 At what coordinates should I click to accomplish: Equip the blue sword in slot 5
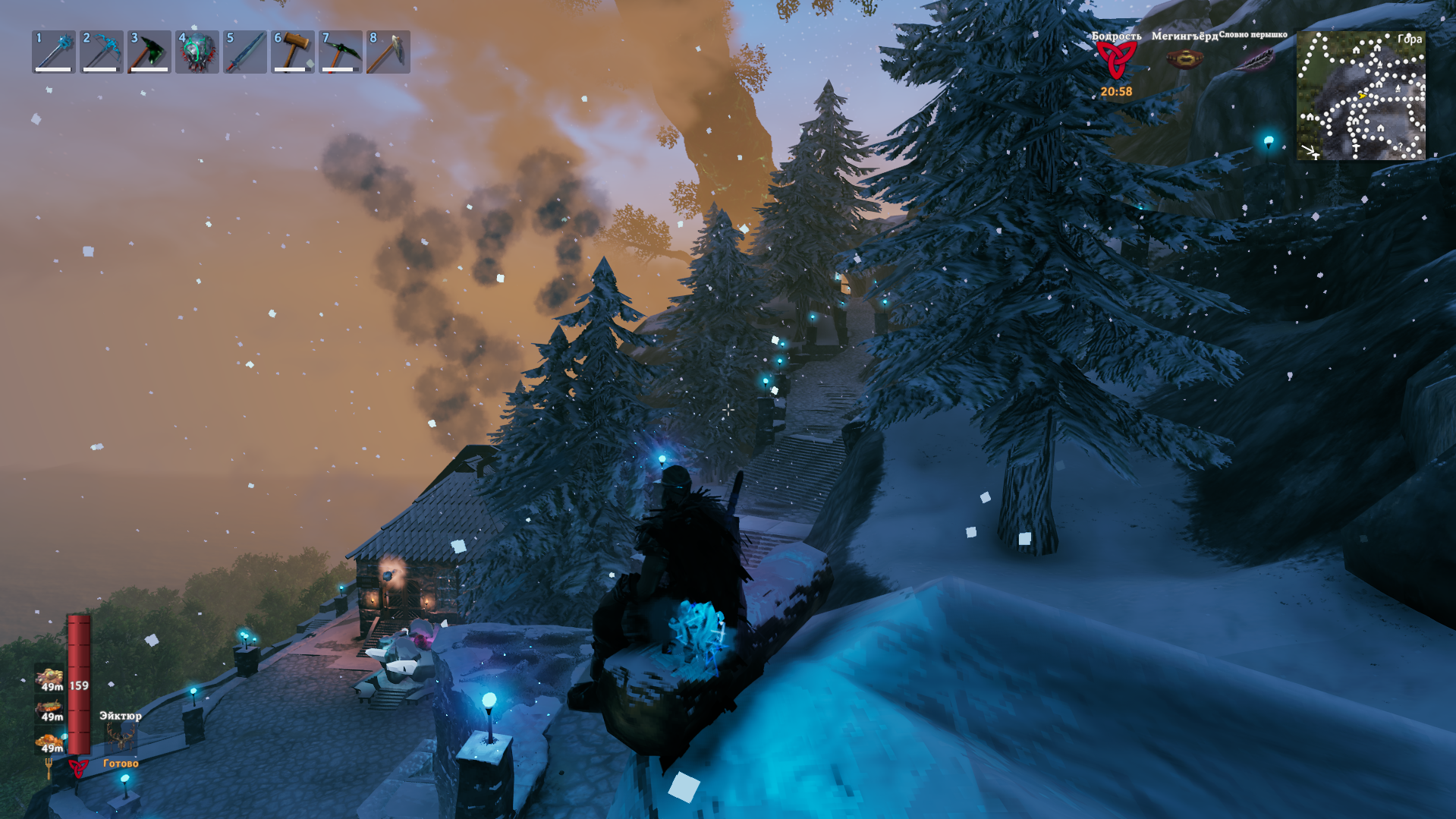[x=245, y=52]
